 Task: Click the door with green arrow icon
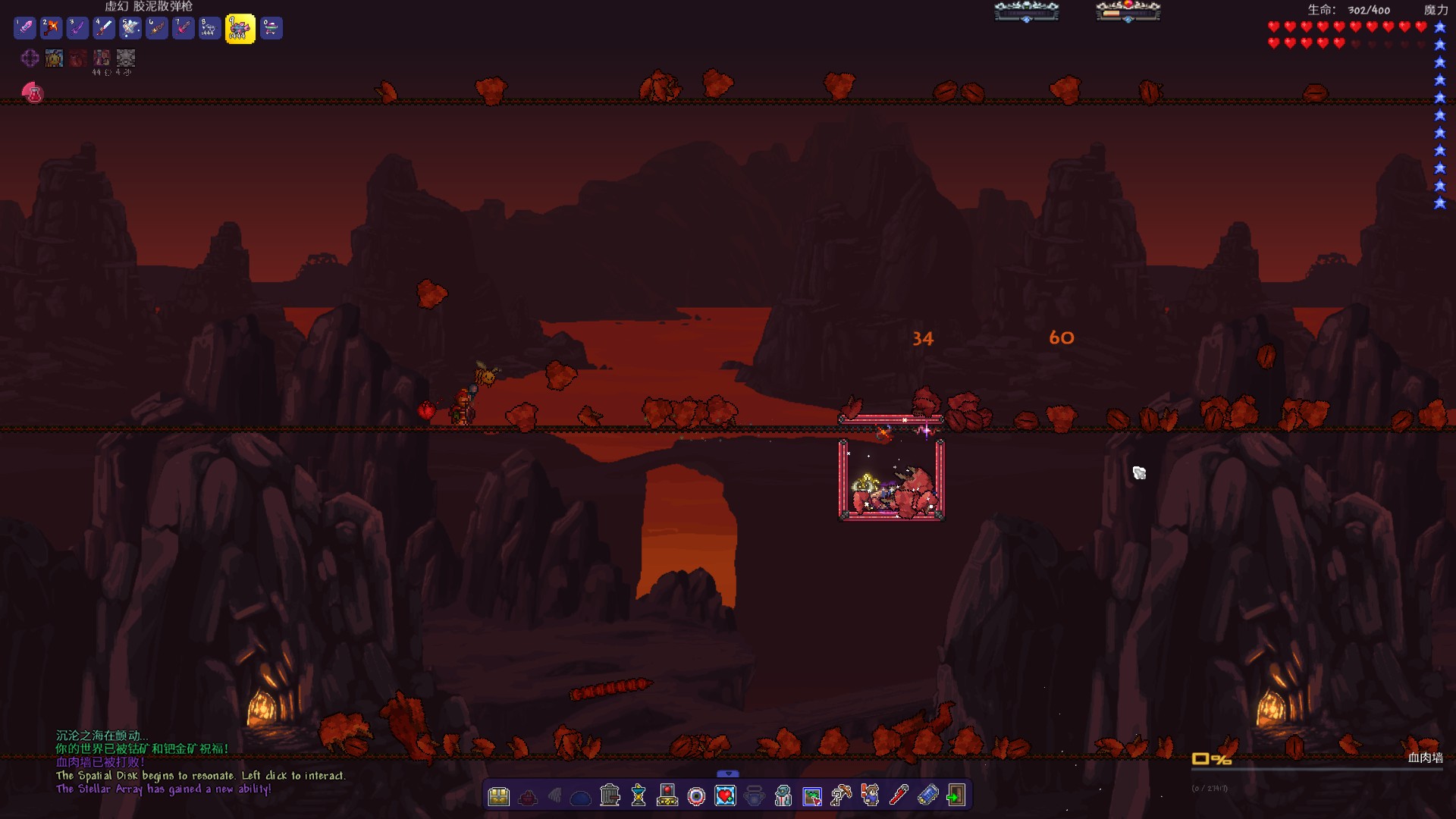(955, 795)
